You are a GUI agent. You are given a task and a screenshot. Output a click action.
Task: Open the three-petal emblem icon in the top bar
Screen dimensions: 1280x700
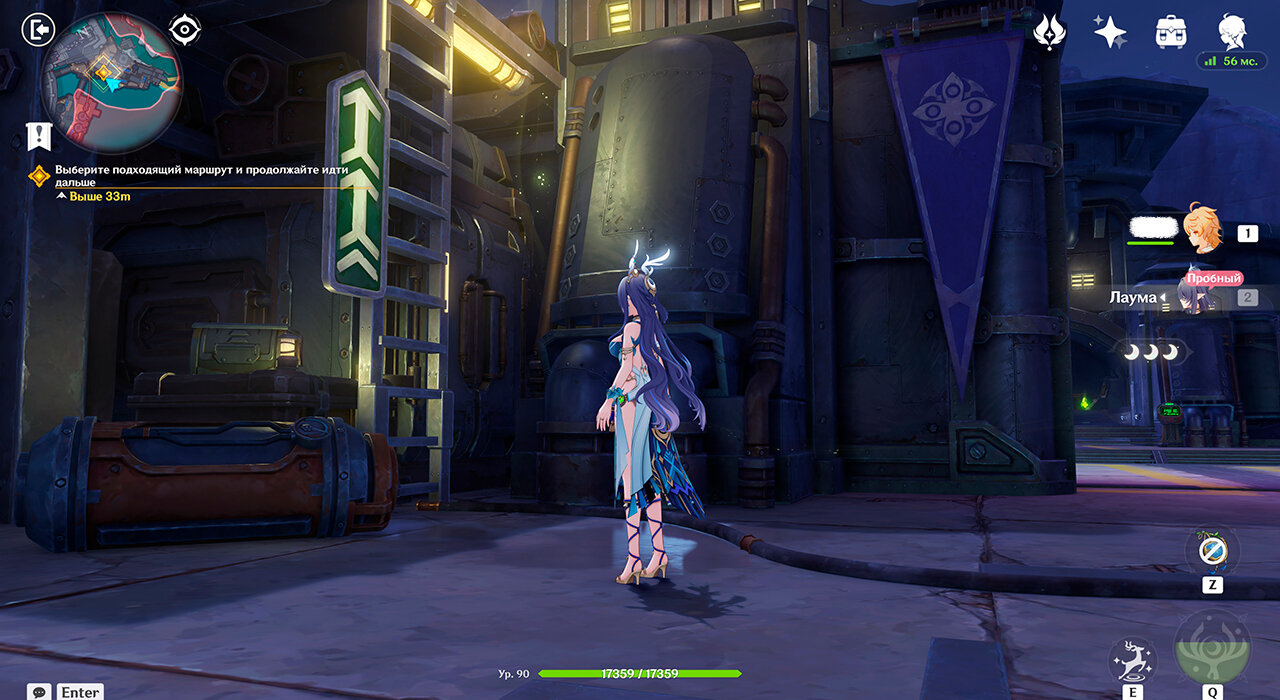pos(1049,31)
